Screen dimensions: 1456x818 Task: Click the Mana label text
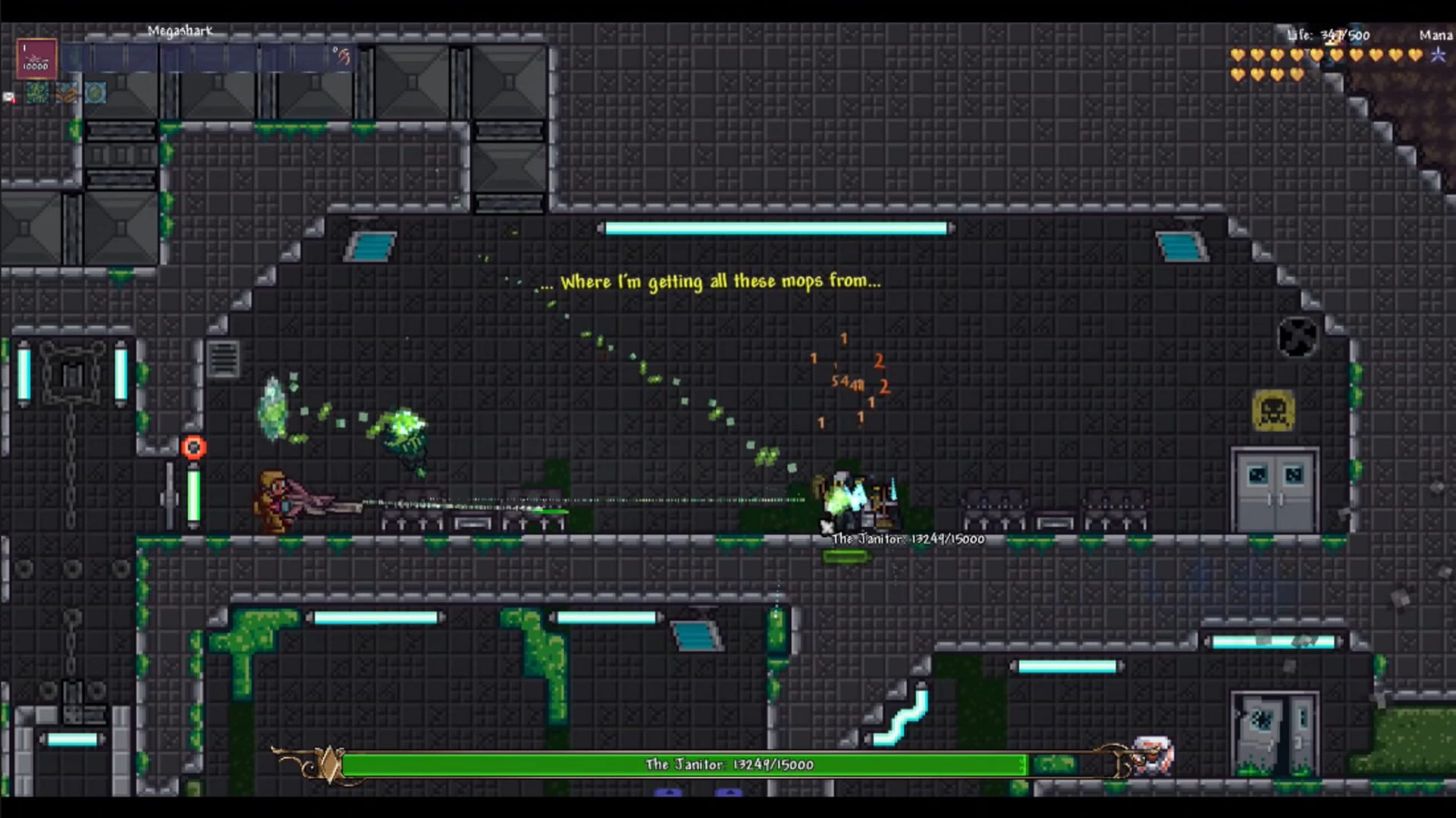click(x=1436, y=35)
